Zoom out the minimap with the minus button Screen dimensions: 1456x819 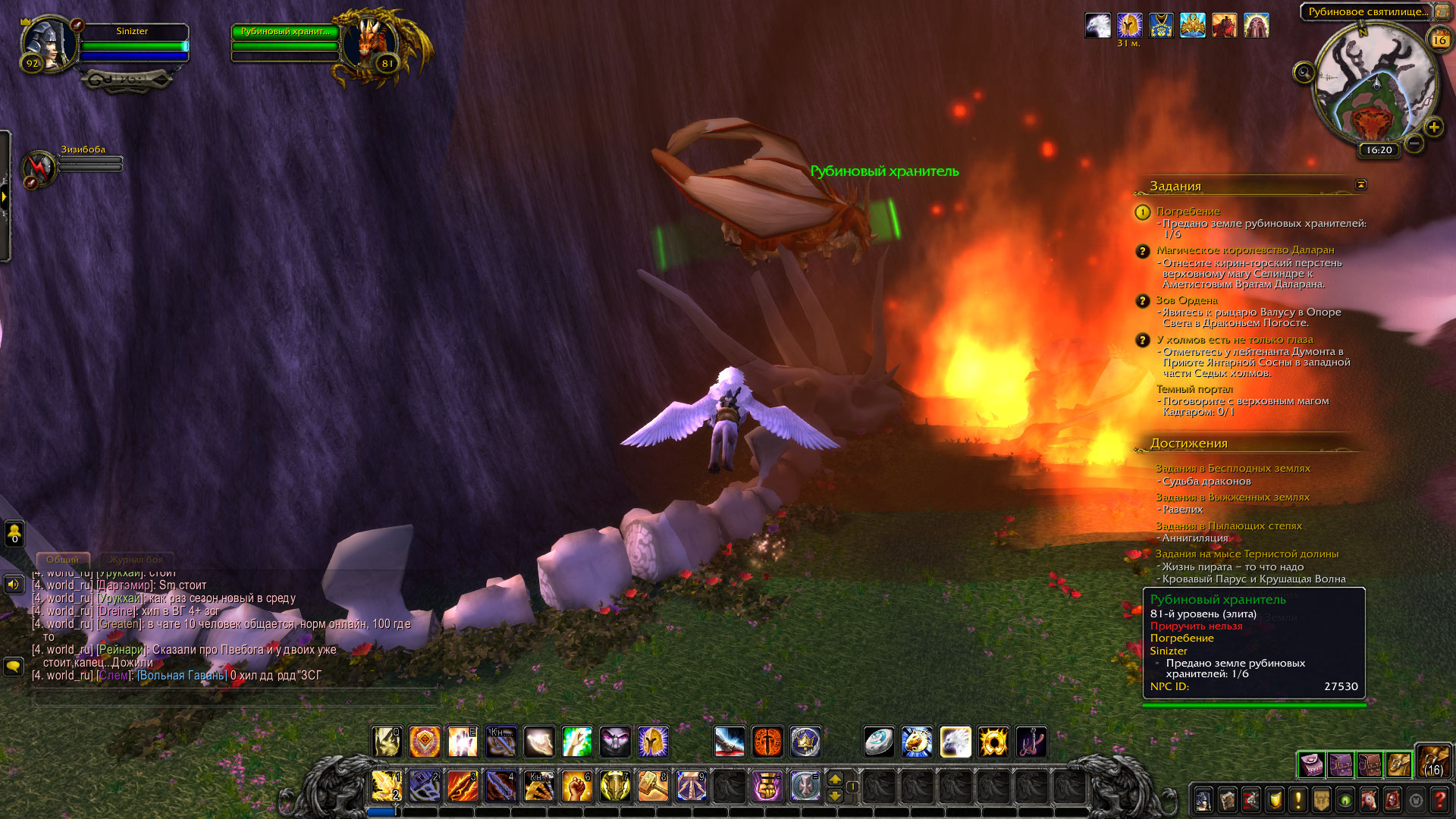coord(1414,143)
